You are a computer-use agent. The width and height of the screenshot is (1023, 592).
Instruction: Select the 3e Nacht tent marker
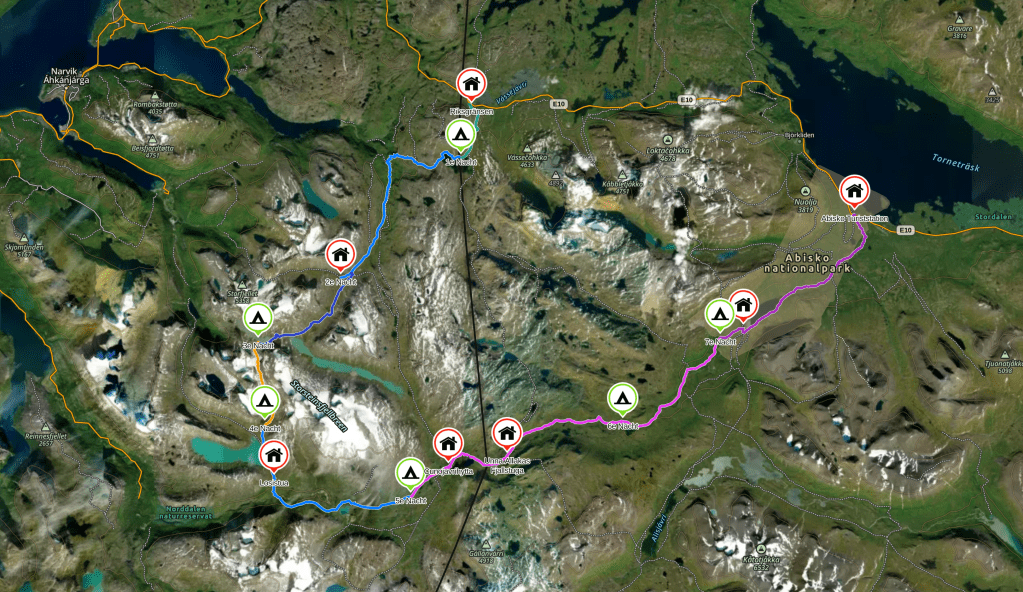(257, 319)
